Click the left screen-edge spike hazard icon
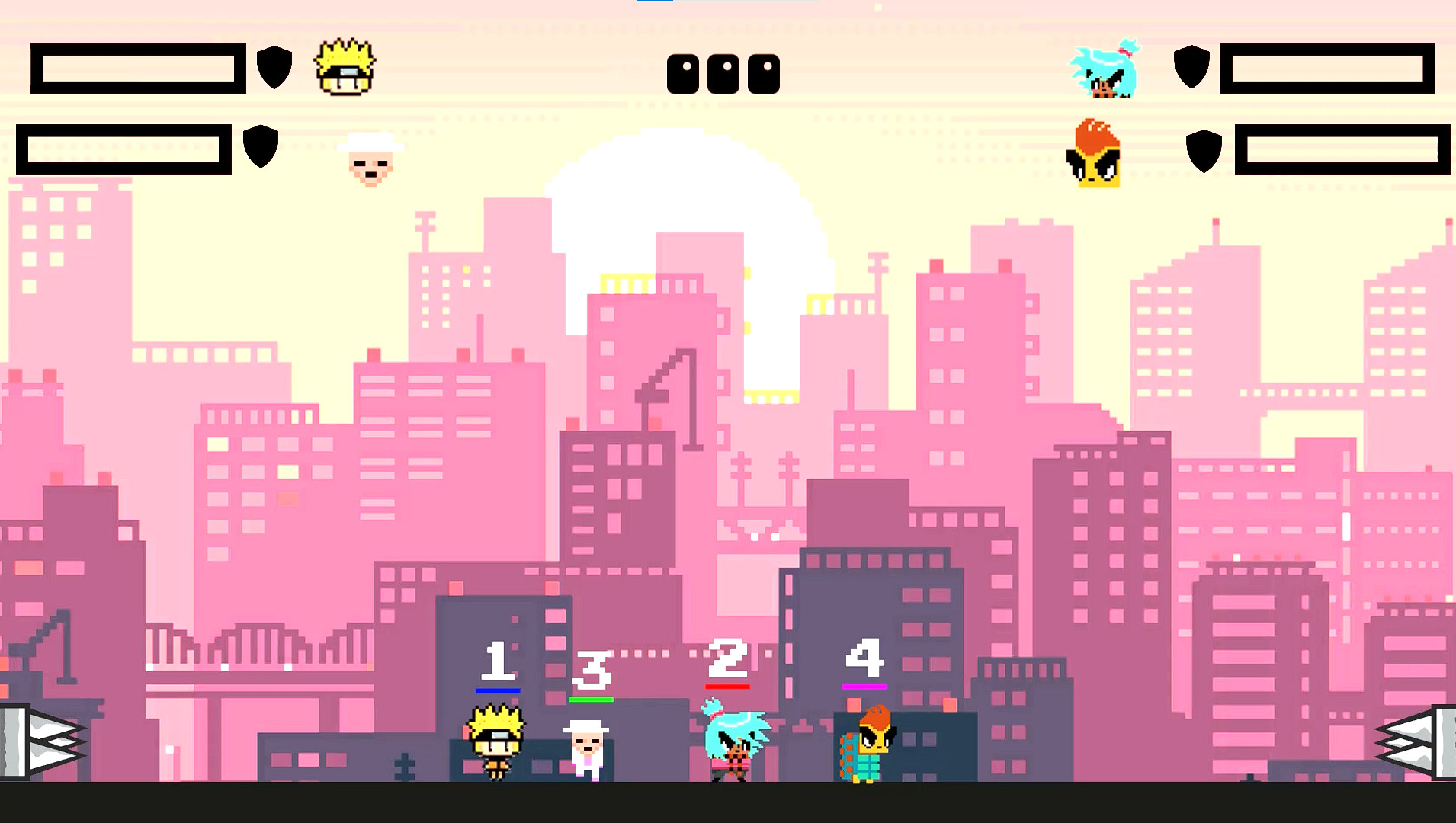This screenshot has width=1456, height=823. pos(38,738)
